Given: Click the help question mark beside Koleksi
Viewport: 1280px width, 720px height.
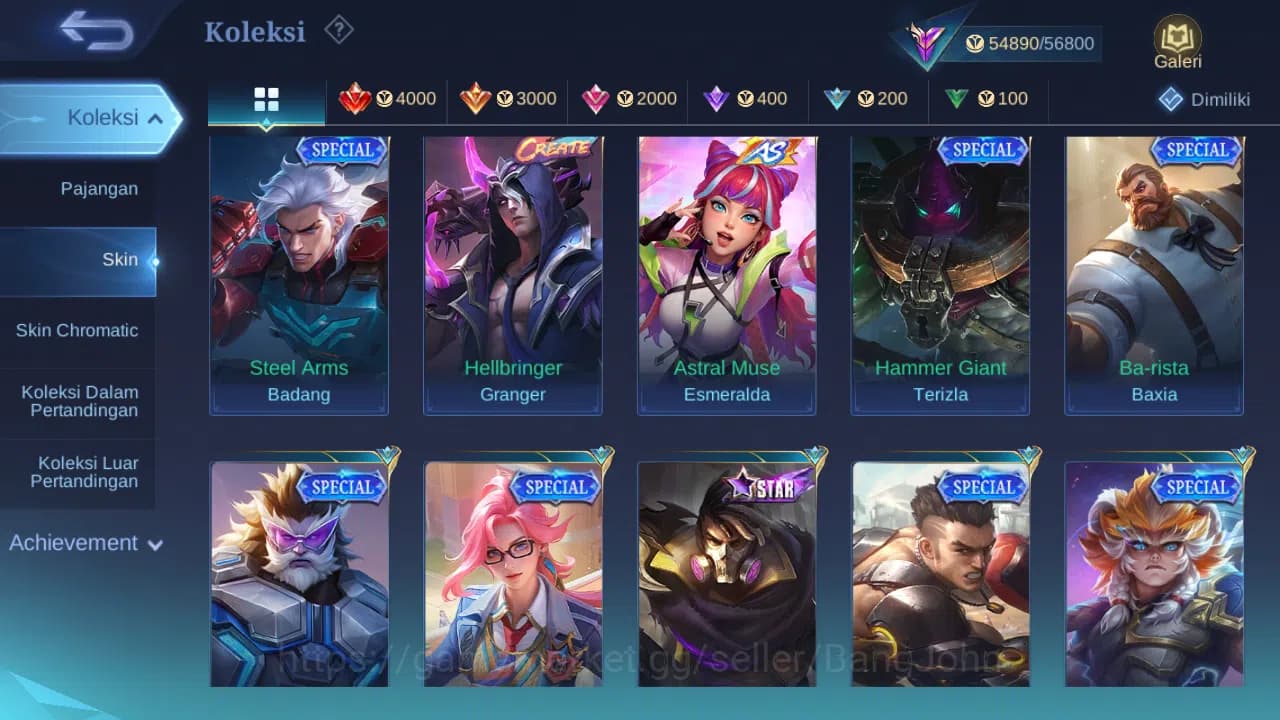Looking at the screenshot, I should 339,30.
